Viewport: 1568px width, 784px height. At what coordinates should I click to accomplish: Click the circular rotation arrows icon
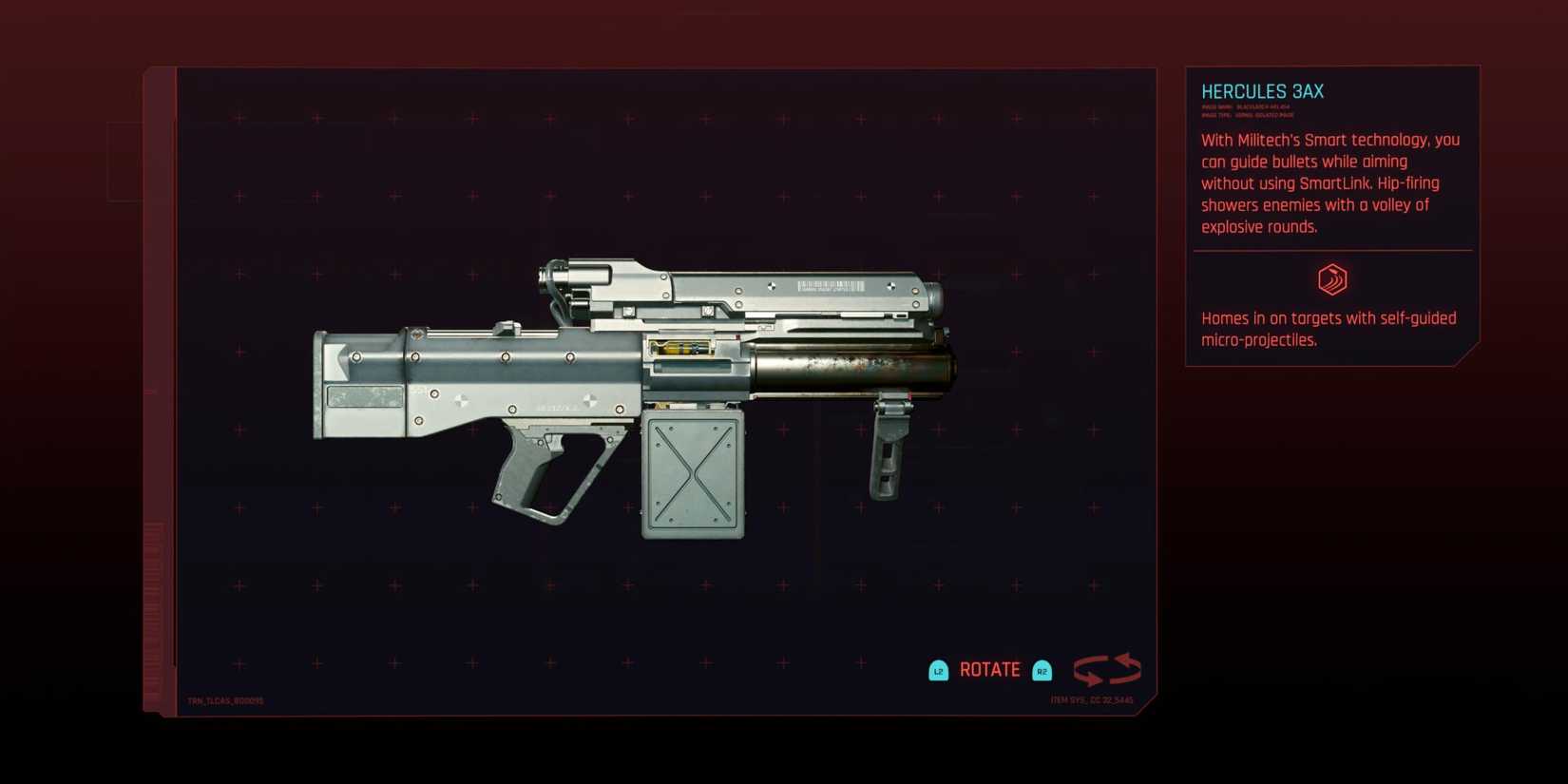[x=1108, y=669]
